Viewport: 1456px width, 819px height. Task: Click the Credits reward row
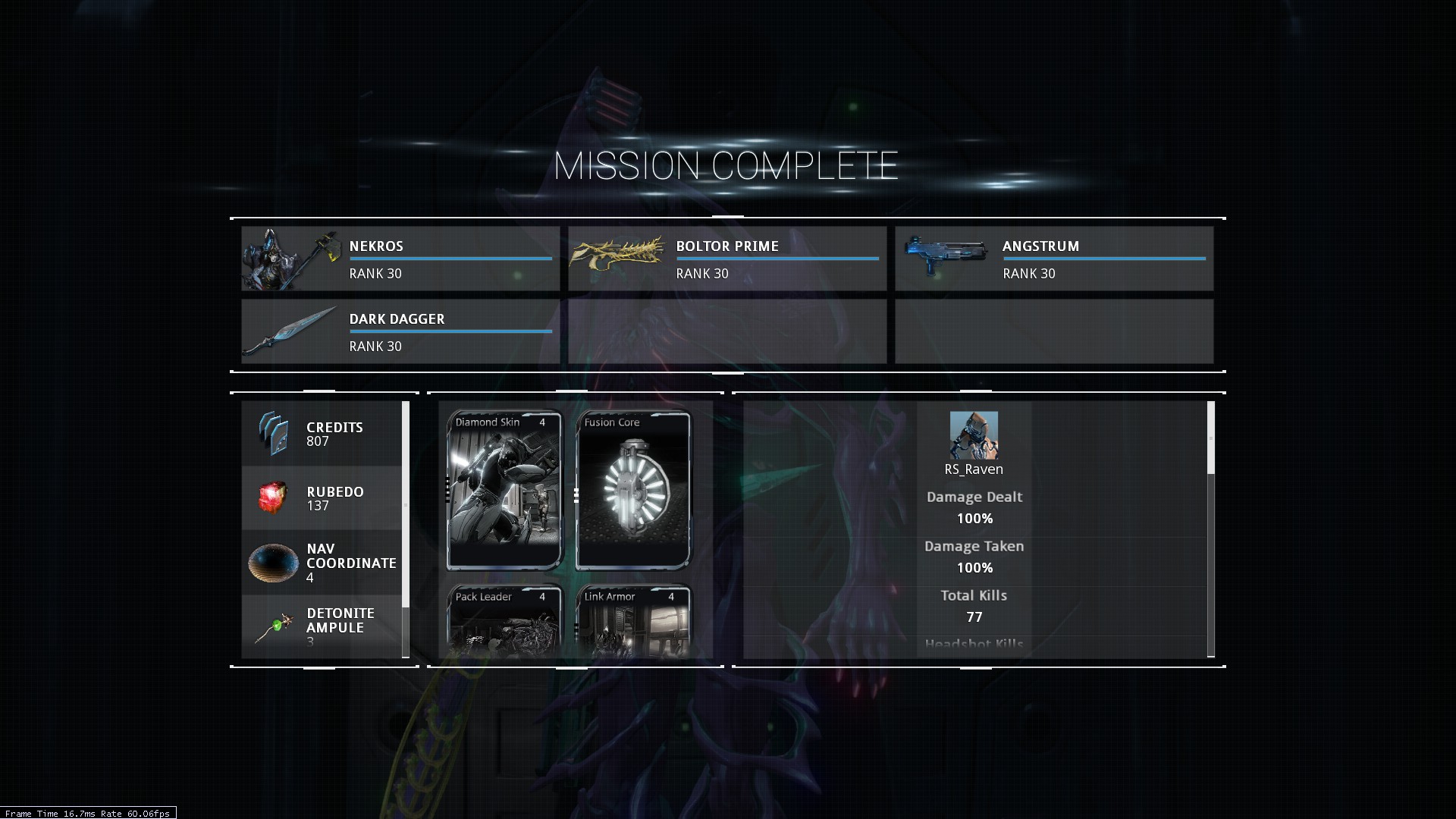pos(322,434)
